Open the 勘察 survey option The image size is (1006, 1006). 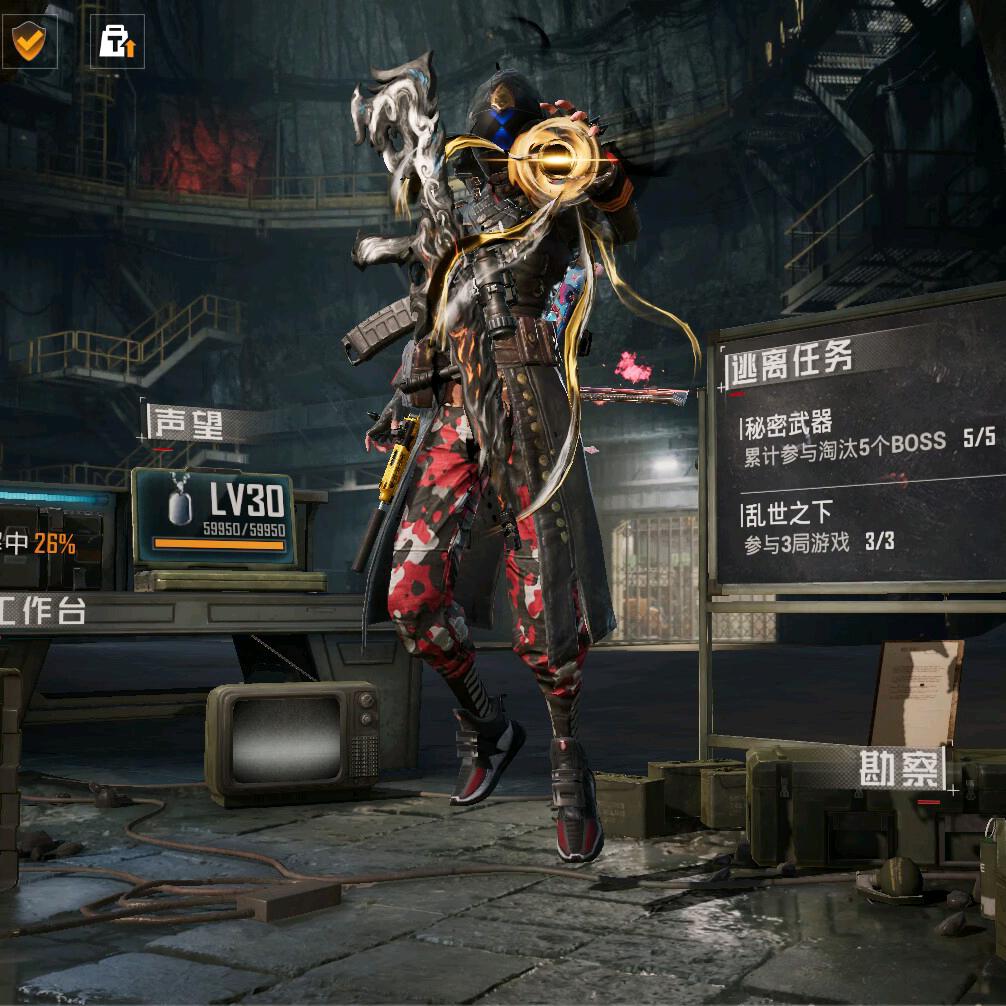900,768
